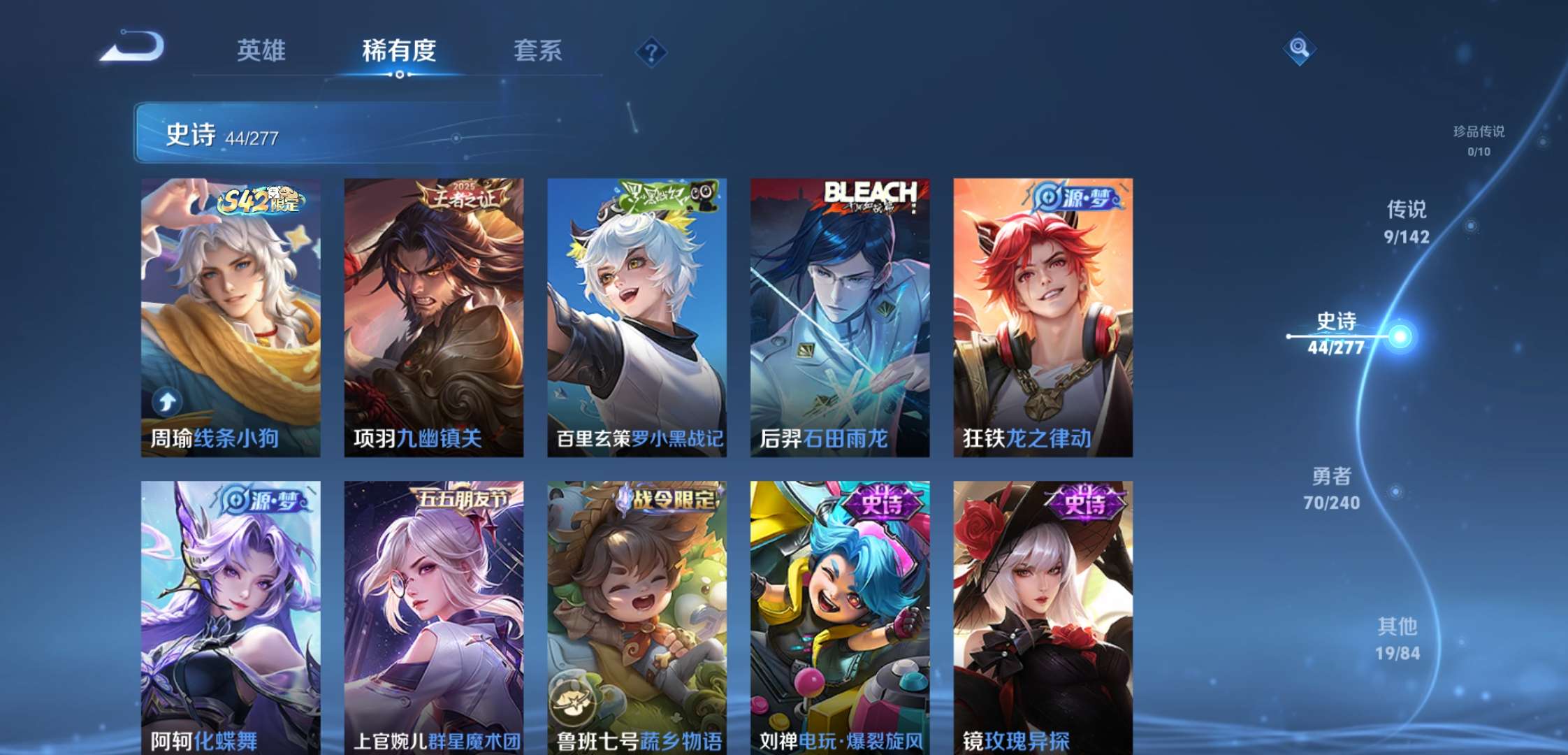Open the skin search magnifier icon
The width and height of the screenshot is (1568, 755).
(1298, 49)
